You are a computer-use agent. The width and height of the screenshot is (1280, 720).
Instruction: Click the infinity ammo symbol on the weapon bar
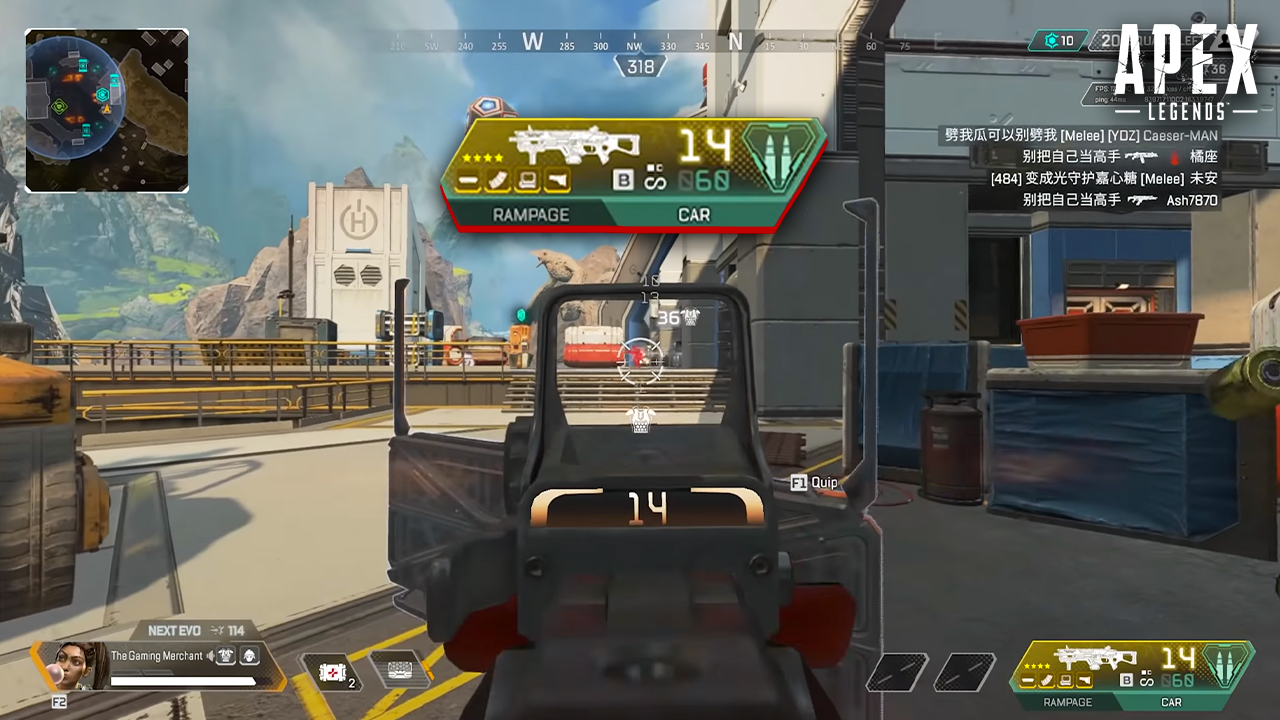click(655, 181)
